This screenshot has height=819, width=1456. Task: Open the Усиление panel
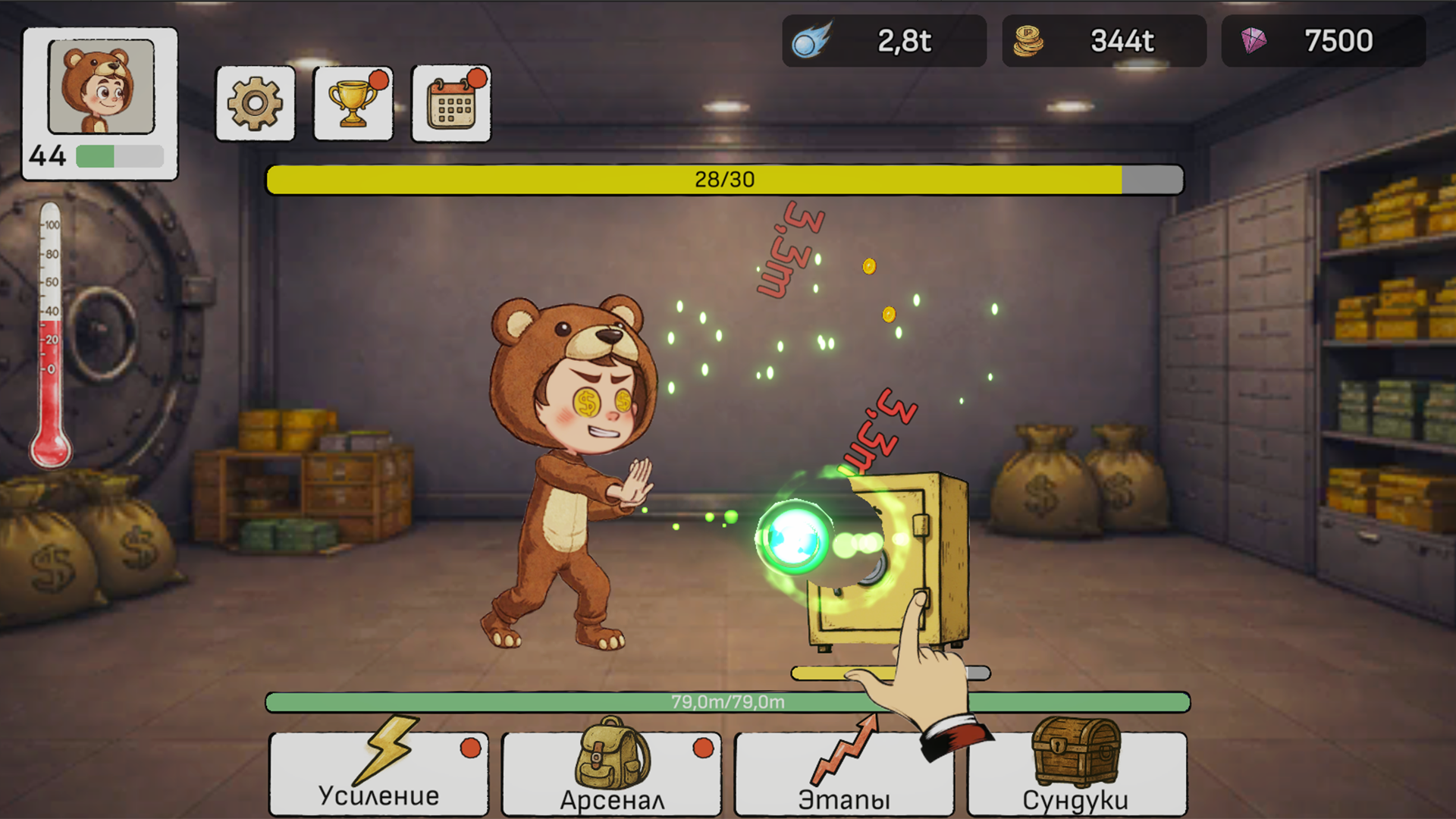point(378,773)
